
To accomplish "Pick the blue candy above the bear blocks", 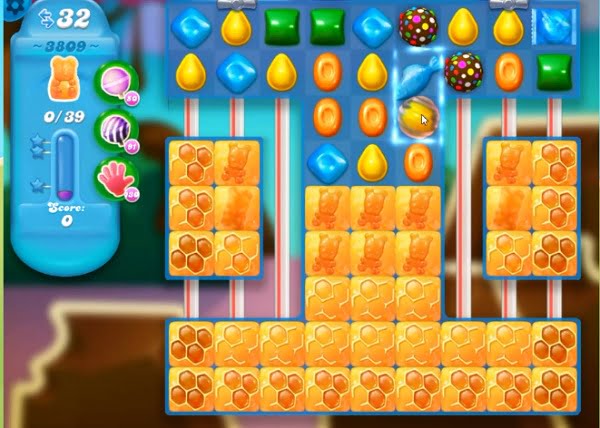I will 326,160.
